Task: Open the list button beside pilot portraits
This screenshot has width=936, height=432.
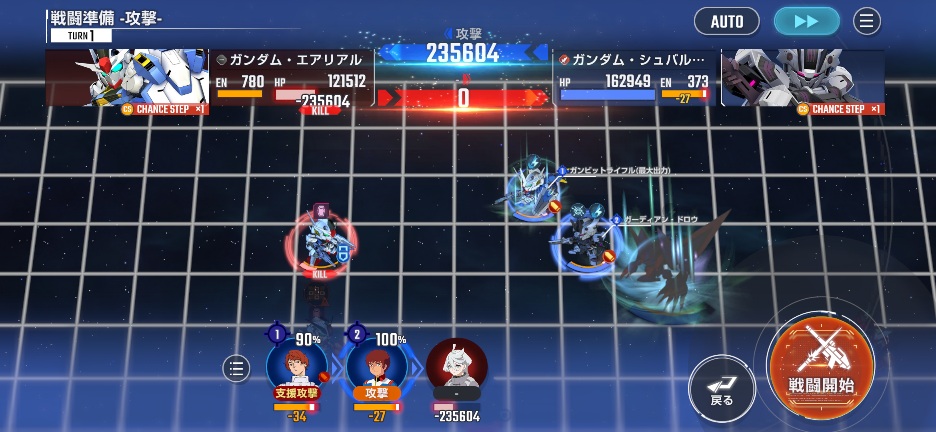Action: tap(236, 369)
